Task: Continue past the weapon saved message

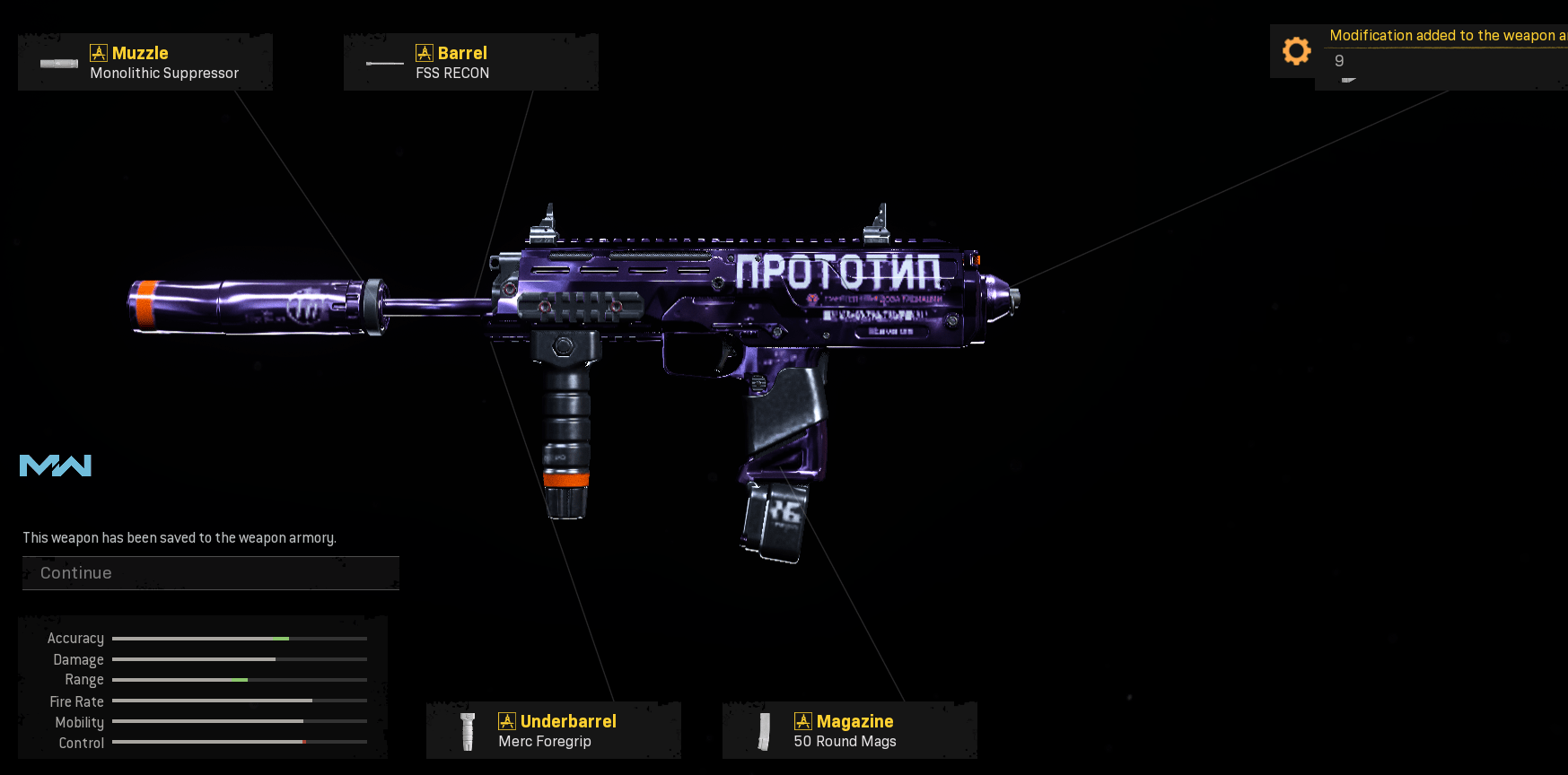Action: point(210,573)
